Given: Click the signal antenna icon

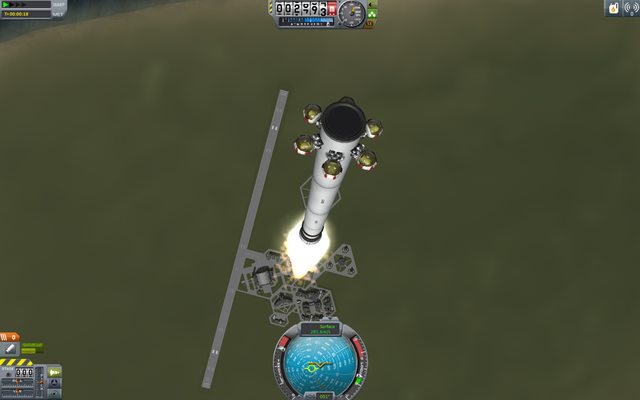Looking at the screenshot, I should tap(630, 8).
